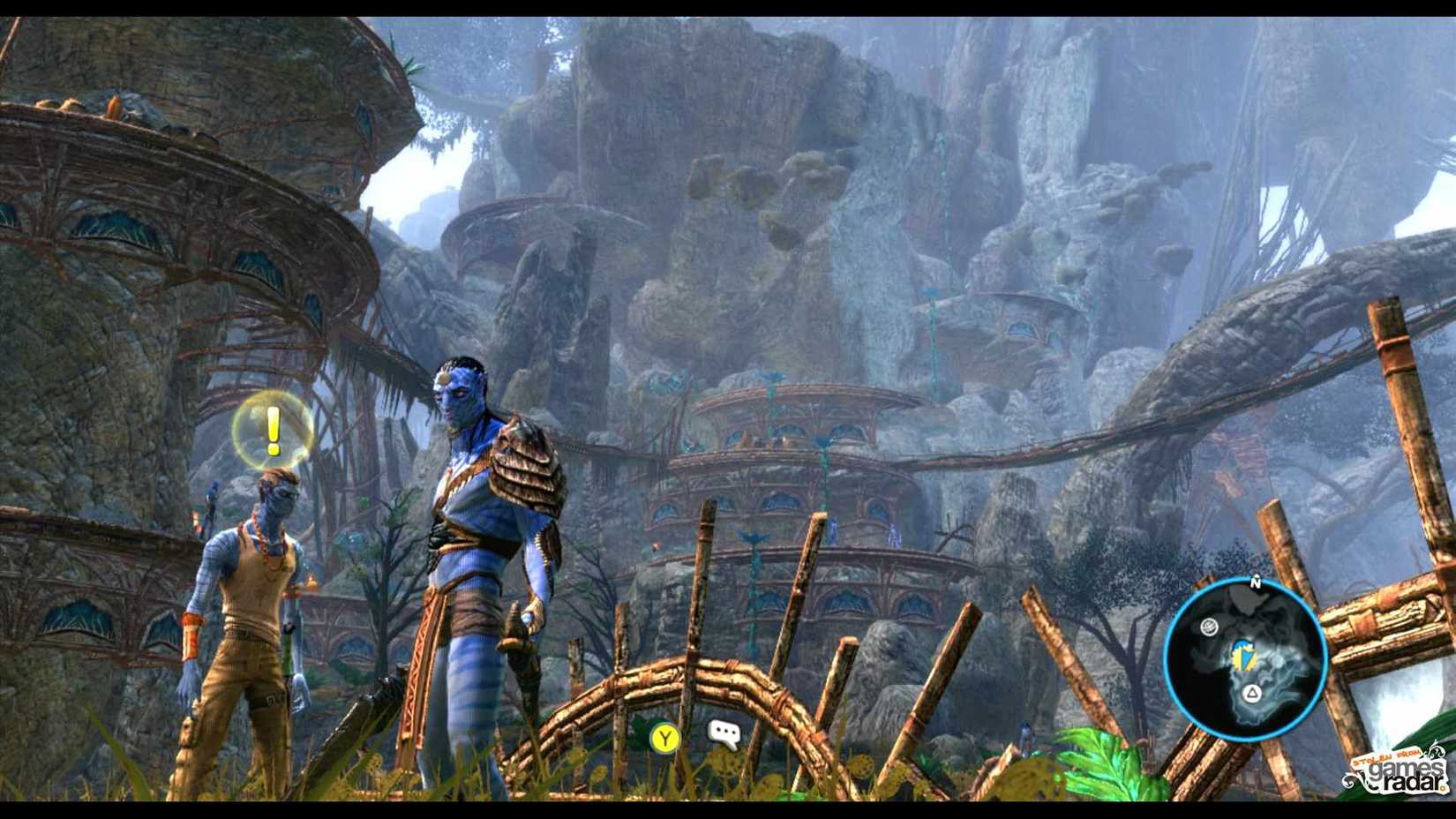The height and width of the screenshot is (819, 1456).
Task: Expand the minimap circle
Action: (1244, 657)
